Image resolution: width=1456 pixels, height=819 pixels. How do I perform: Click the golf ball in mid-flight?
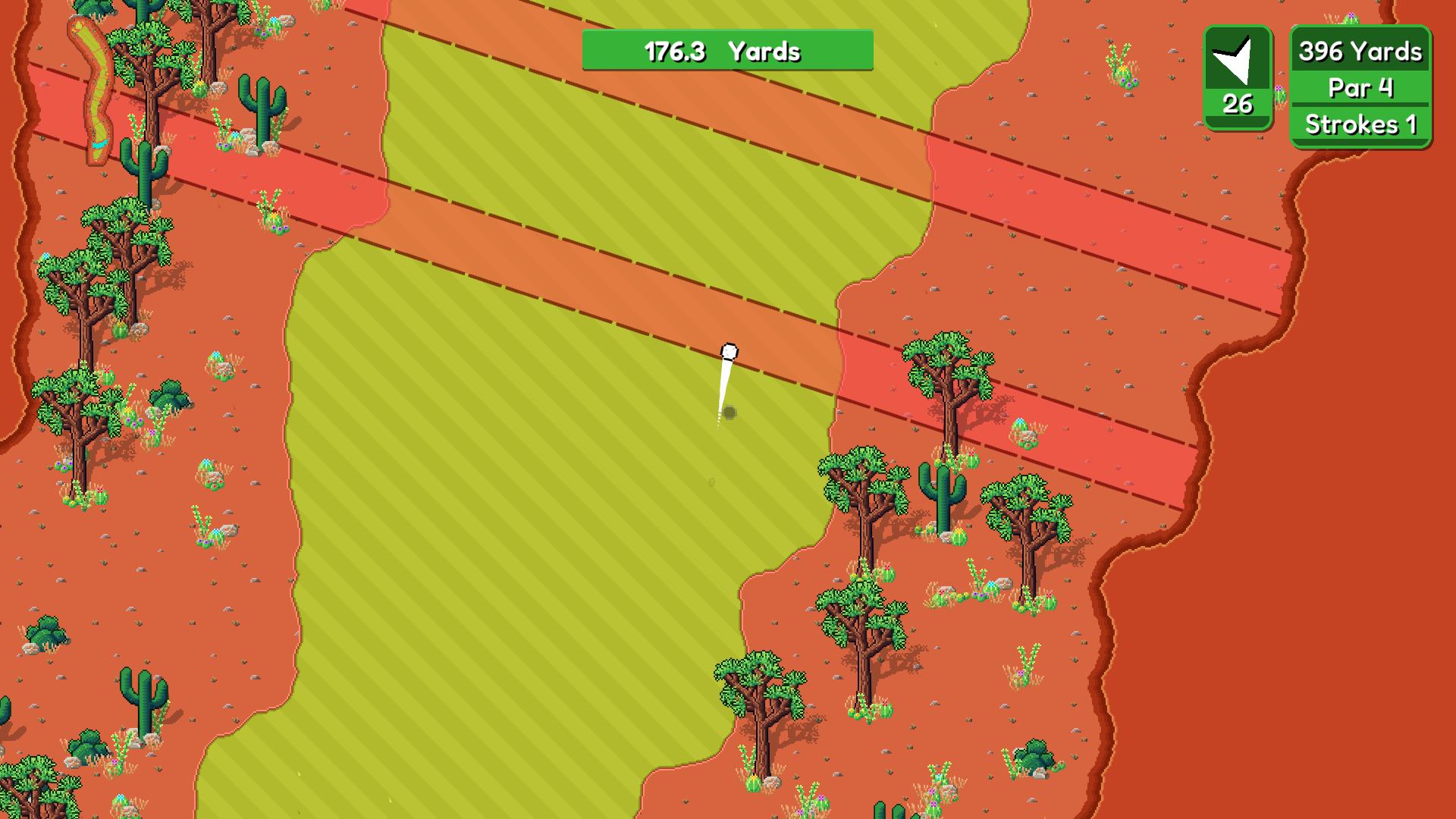(729, 350)
